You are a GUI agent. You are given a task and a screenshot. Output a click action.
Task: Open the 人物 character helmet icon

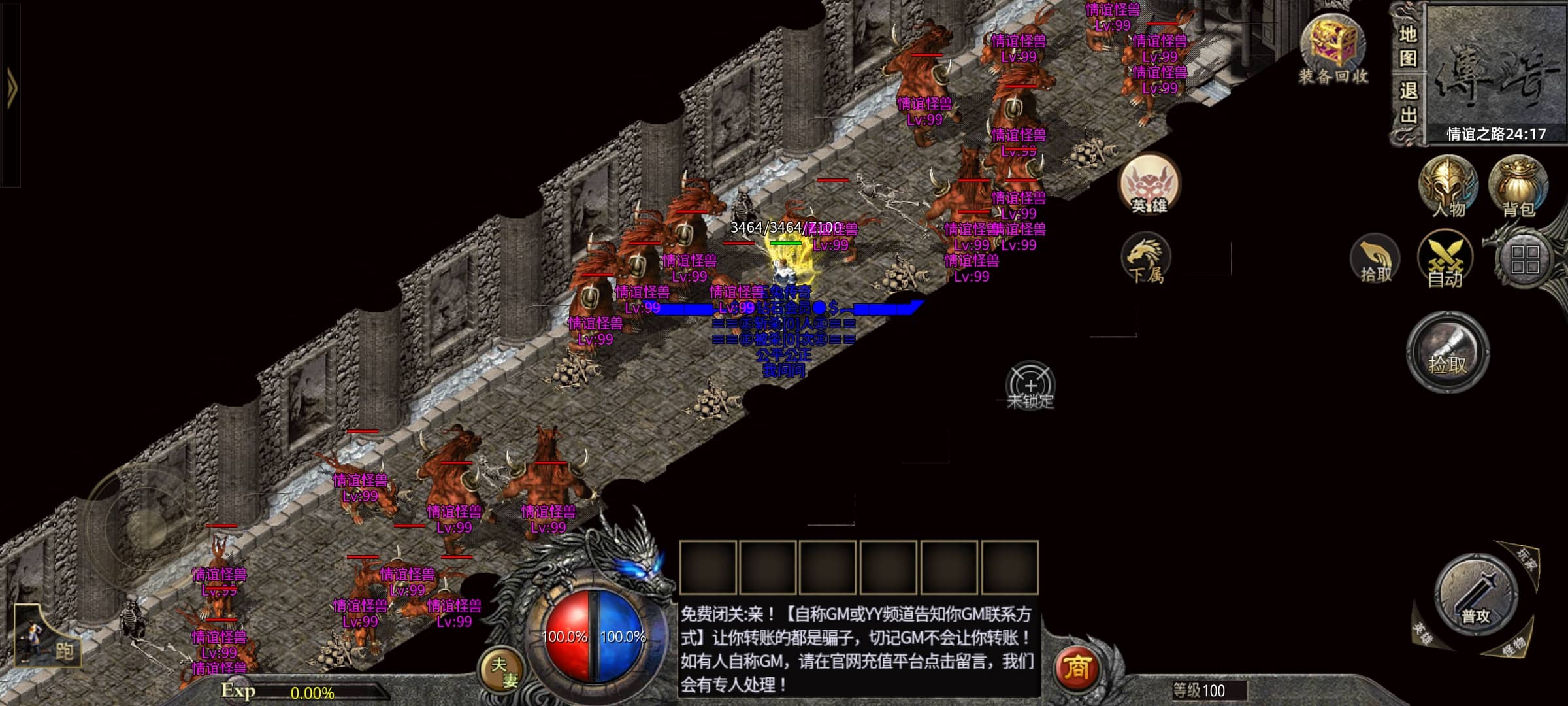pyautogui.click(x=1448, y=186)
